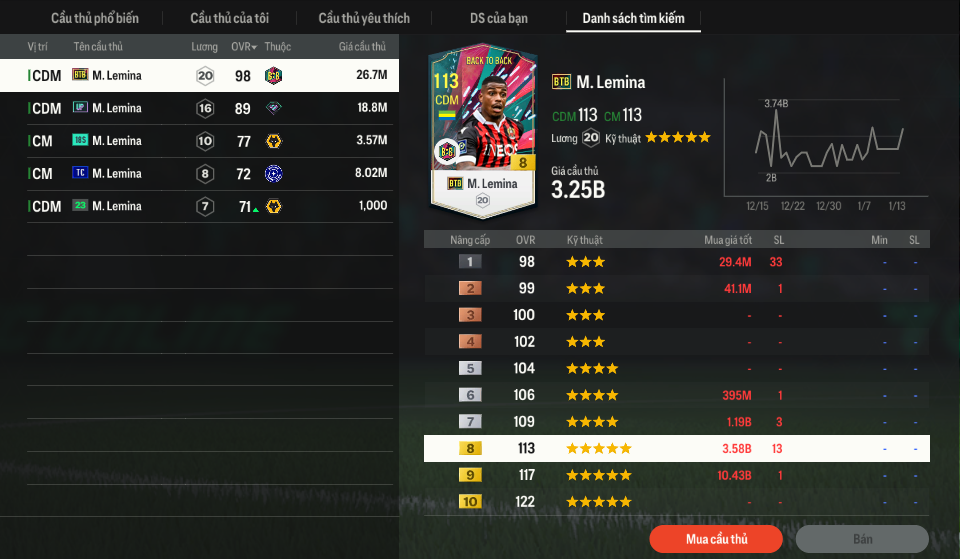Show the Cầu thủ yêu thích tab
The image size is (960, 559).
click(364, 18)
